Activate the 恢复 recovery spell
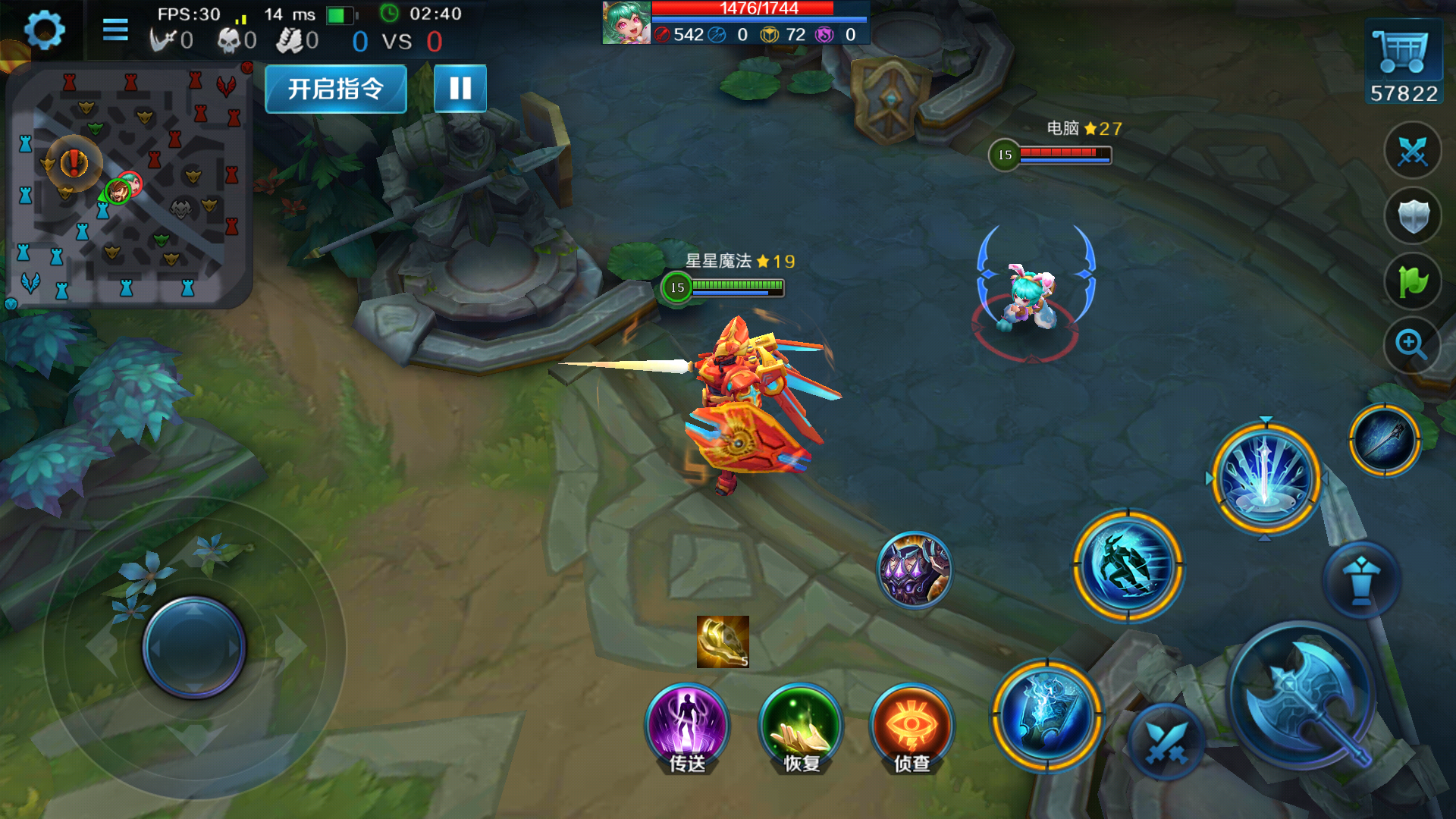This screenshot has width=1456, height=819. click(x=801, y=726)
